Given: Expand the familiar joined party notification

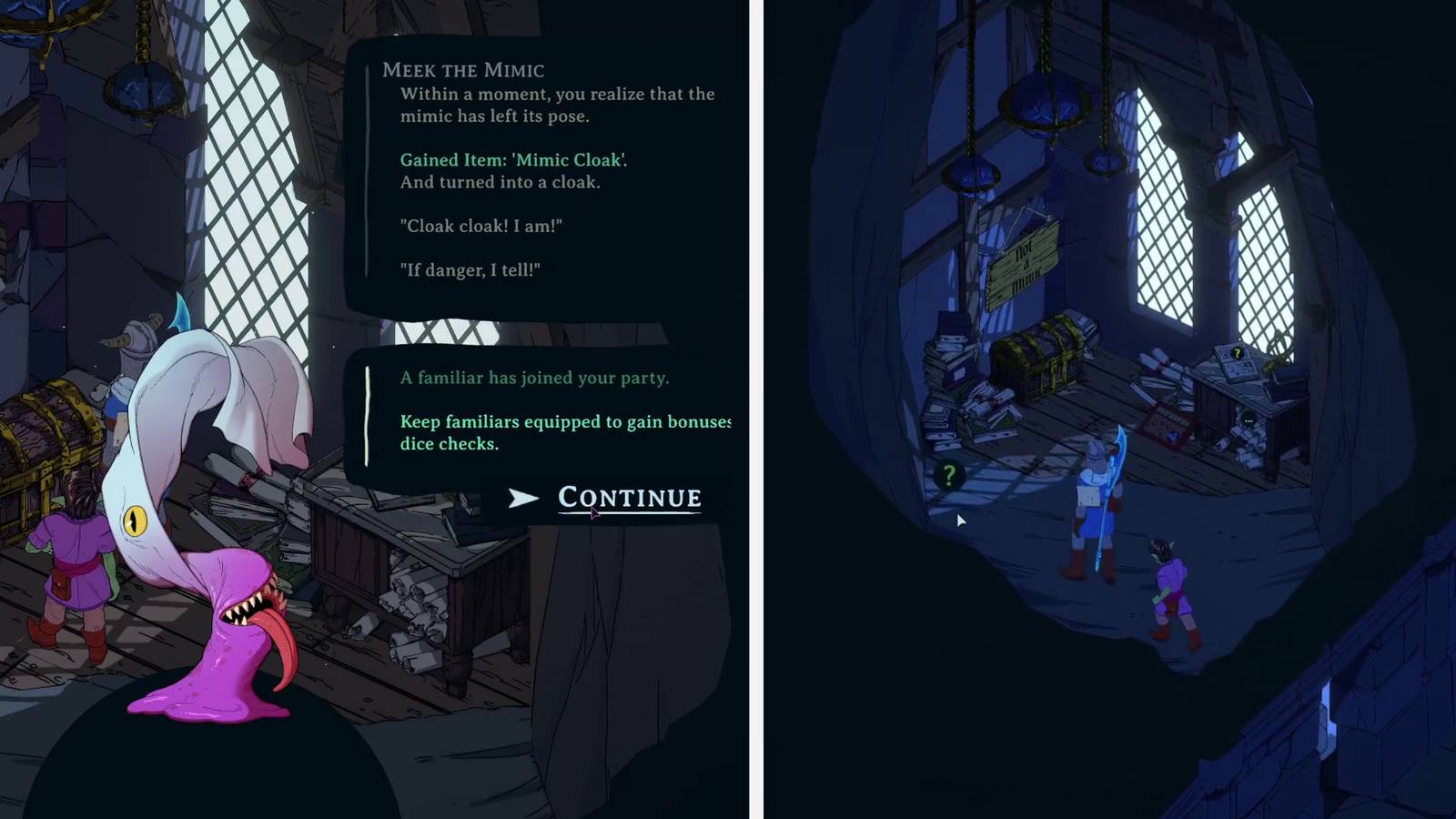Looking at the screenshot, I should click(x=537, y=409).
